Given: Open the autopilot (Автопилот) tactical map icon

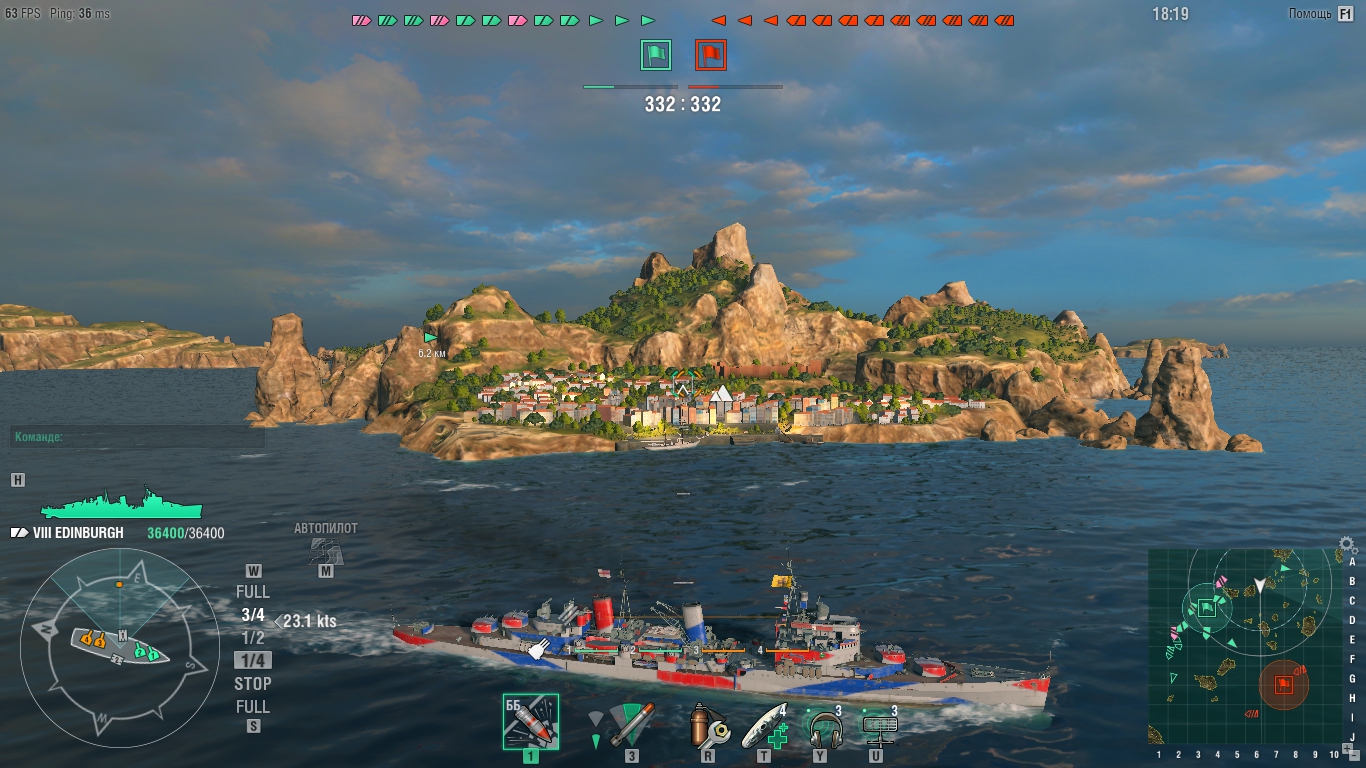Looking at the screenshot, I should click(325, 550).
